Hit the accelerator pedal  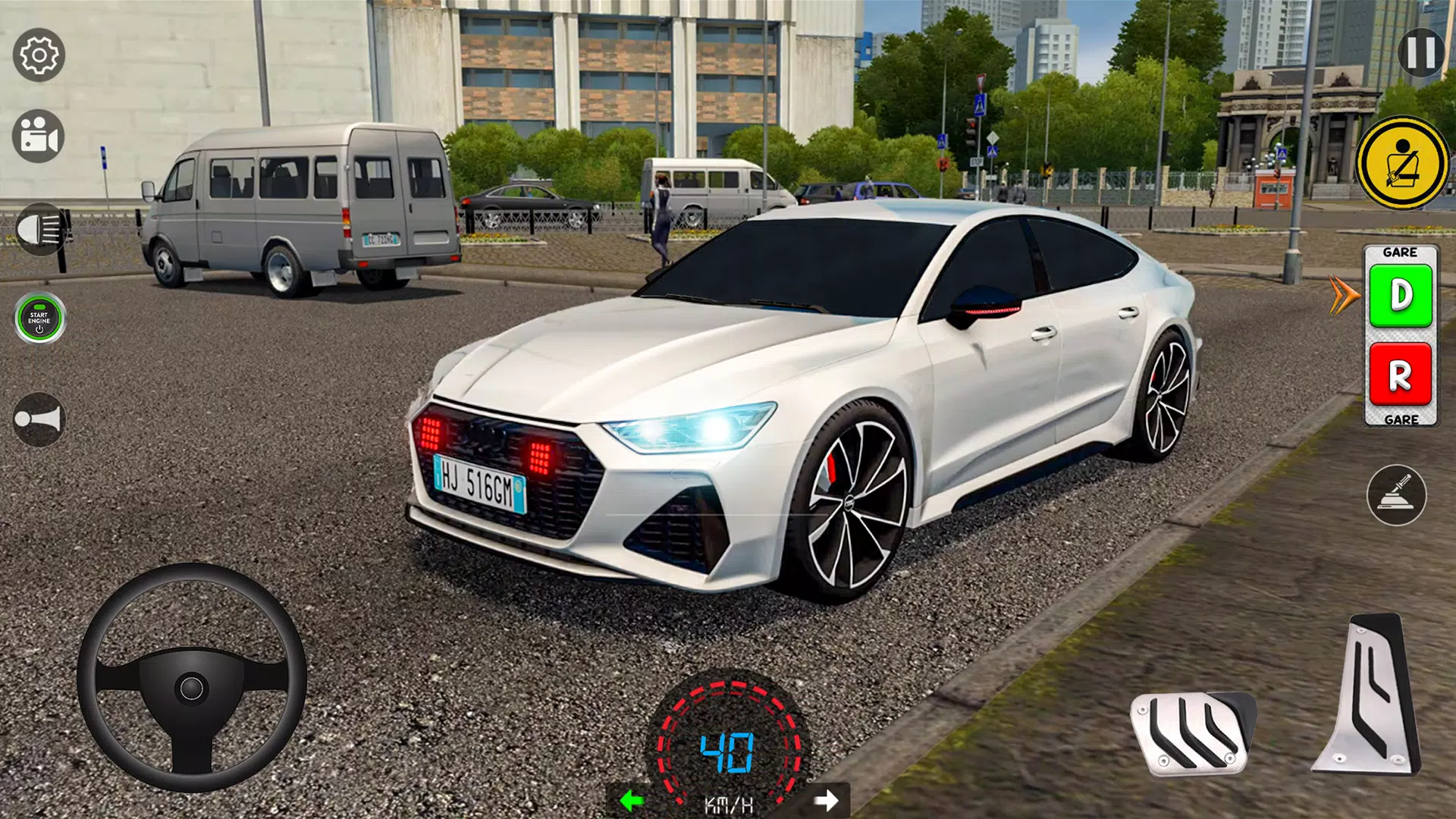click(1370, 694)
